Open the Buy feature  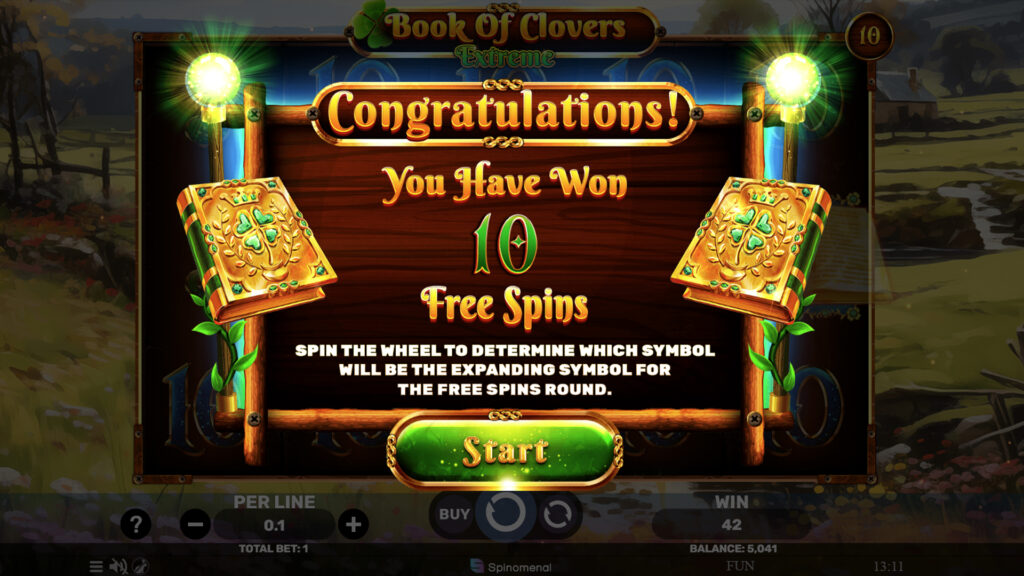pos(455,514)
